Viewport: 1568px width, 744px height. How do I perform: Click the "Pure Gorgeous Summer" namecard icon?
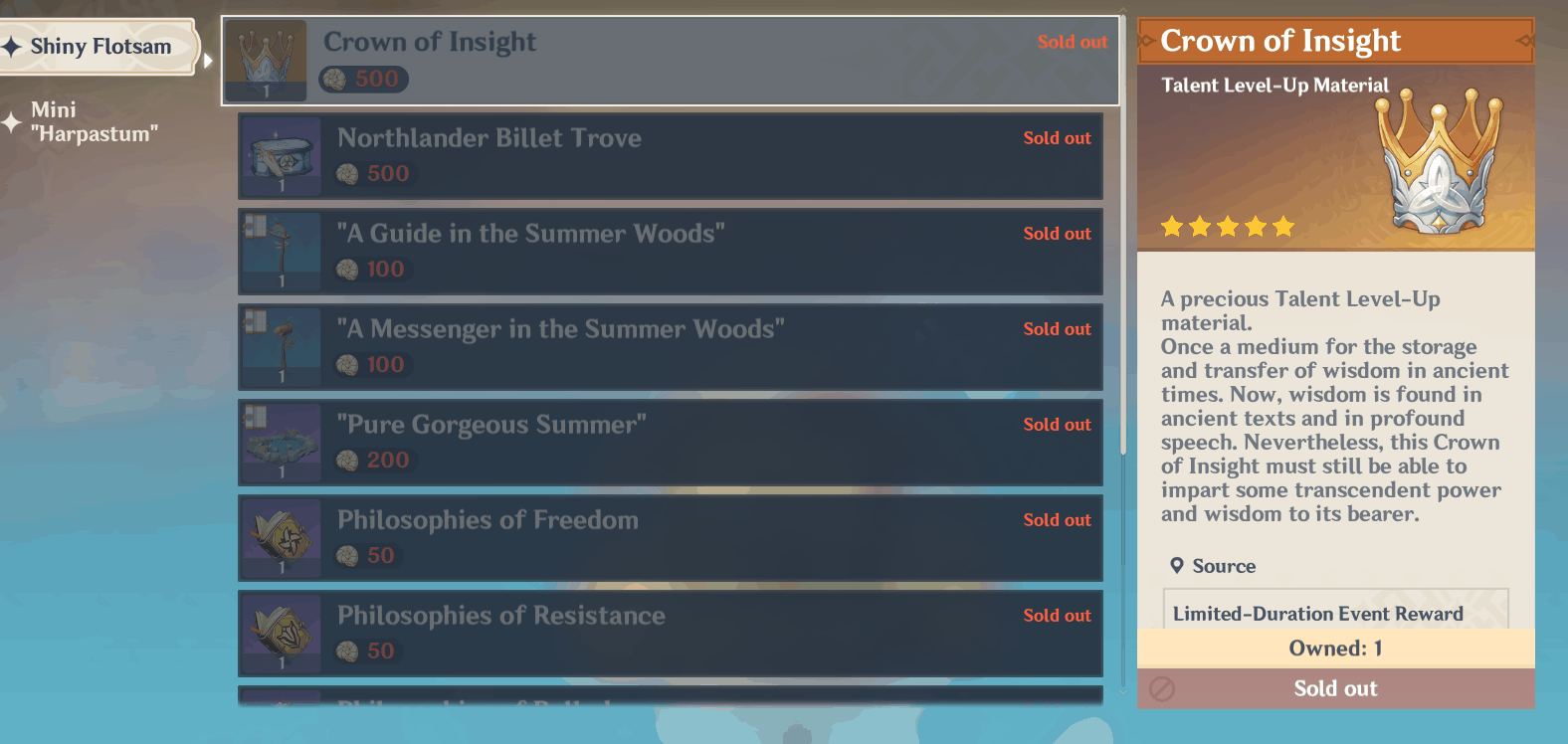(x=280, y=442)
